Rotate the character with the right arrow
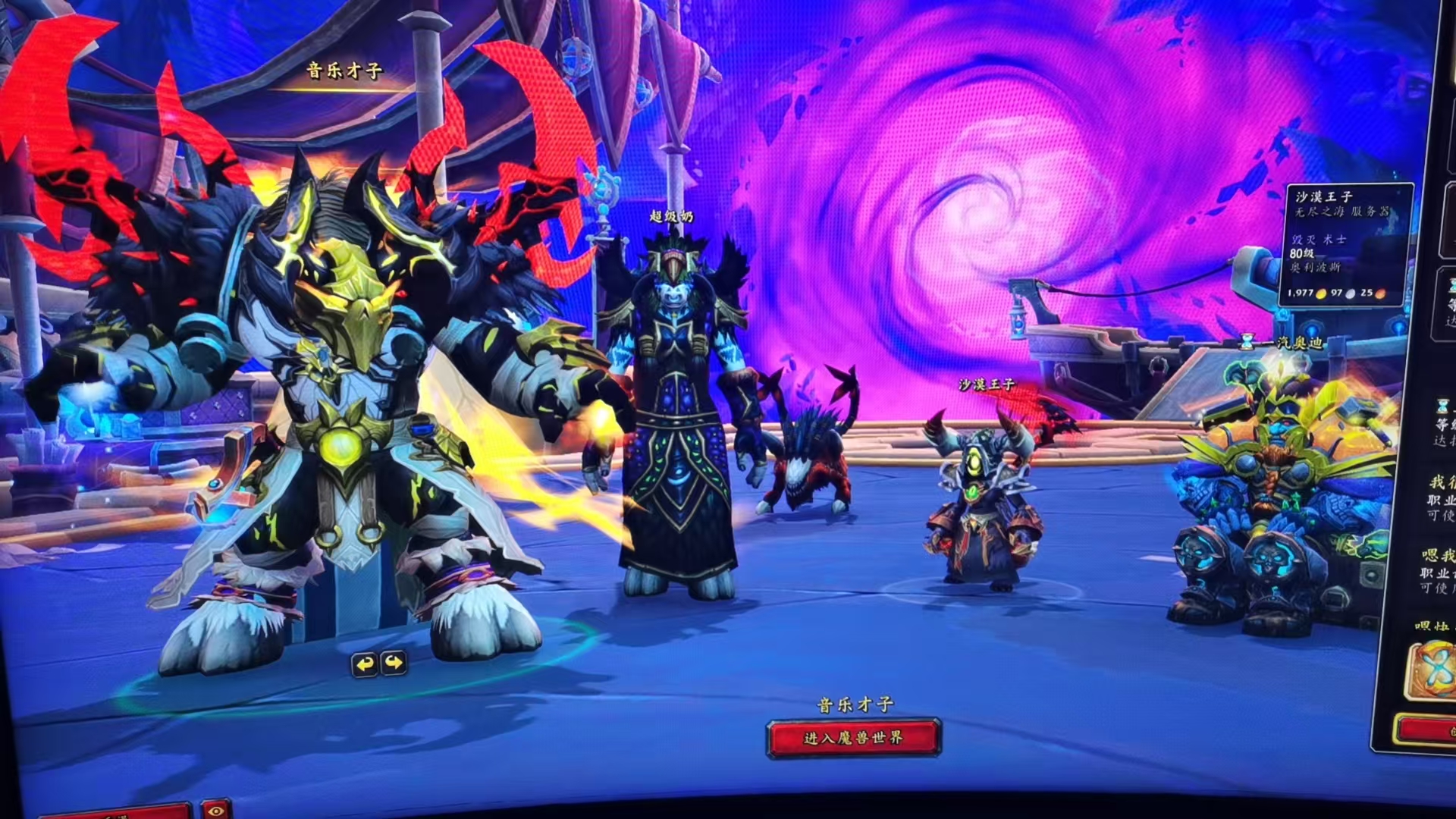 pos(394,664)
